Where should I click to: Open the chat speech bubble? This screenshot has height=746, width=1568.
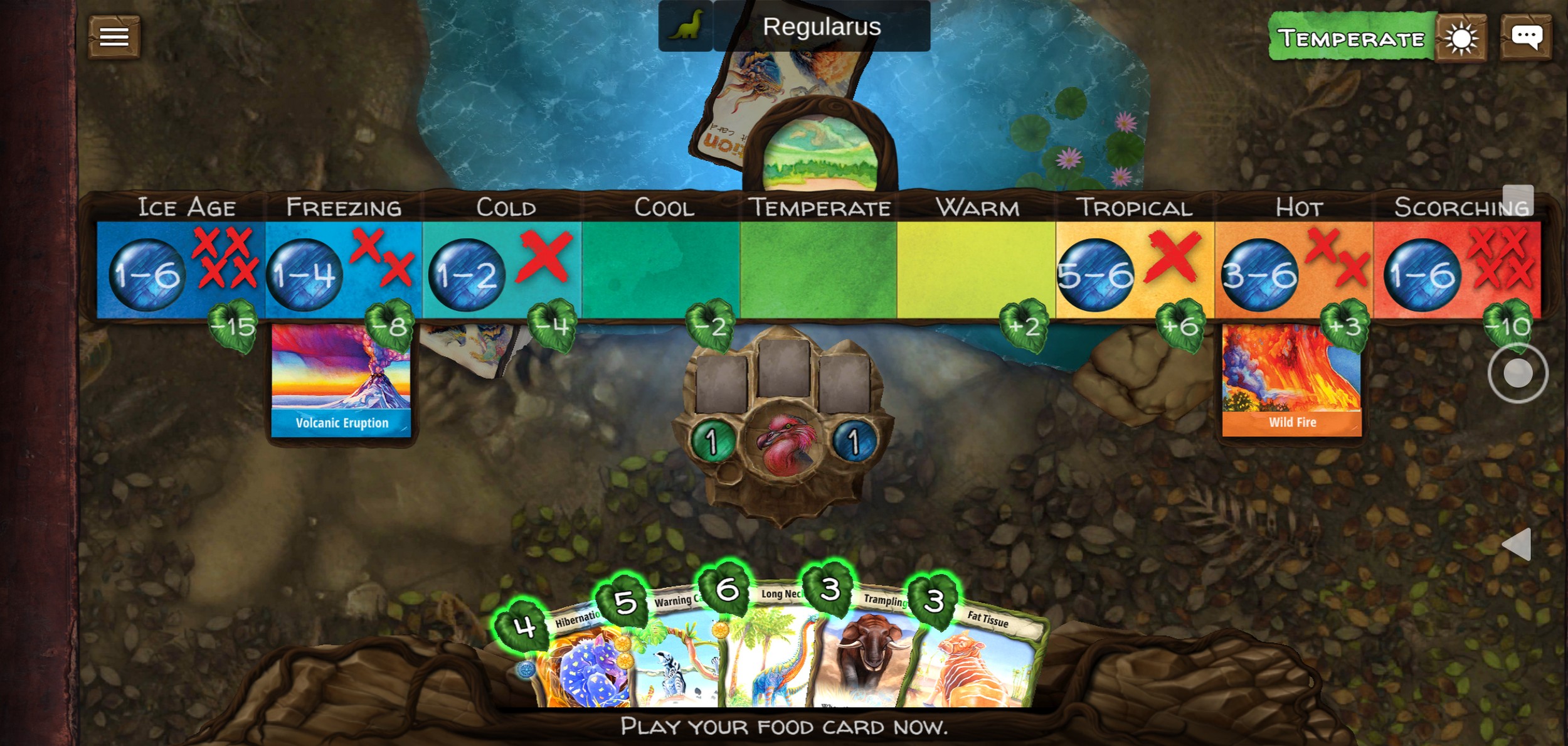[x=1526, y=37]
